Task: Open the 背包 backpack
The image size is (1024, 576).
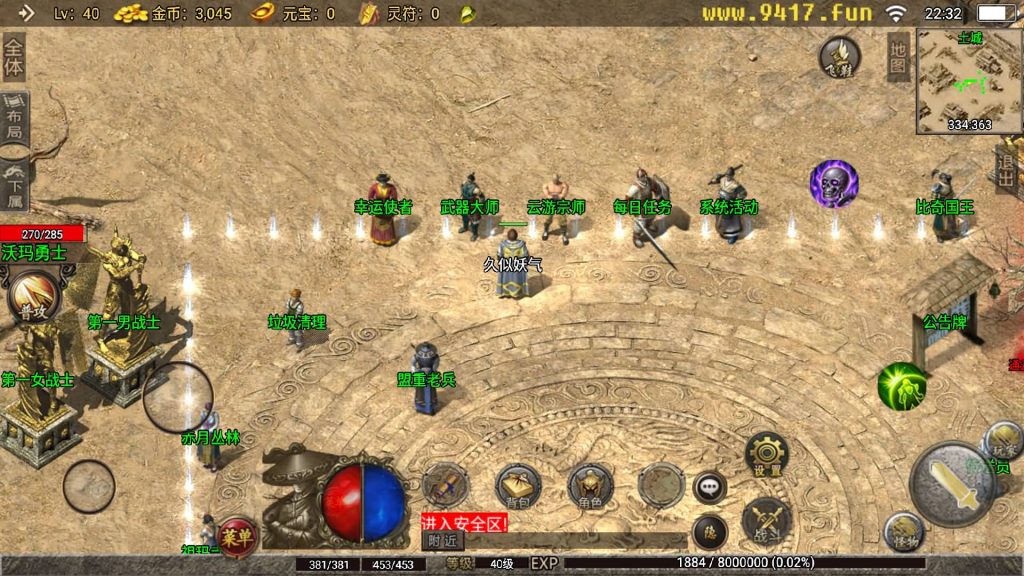Action: pos(518,485)
